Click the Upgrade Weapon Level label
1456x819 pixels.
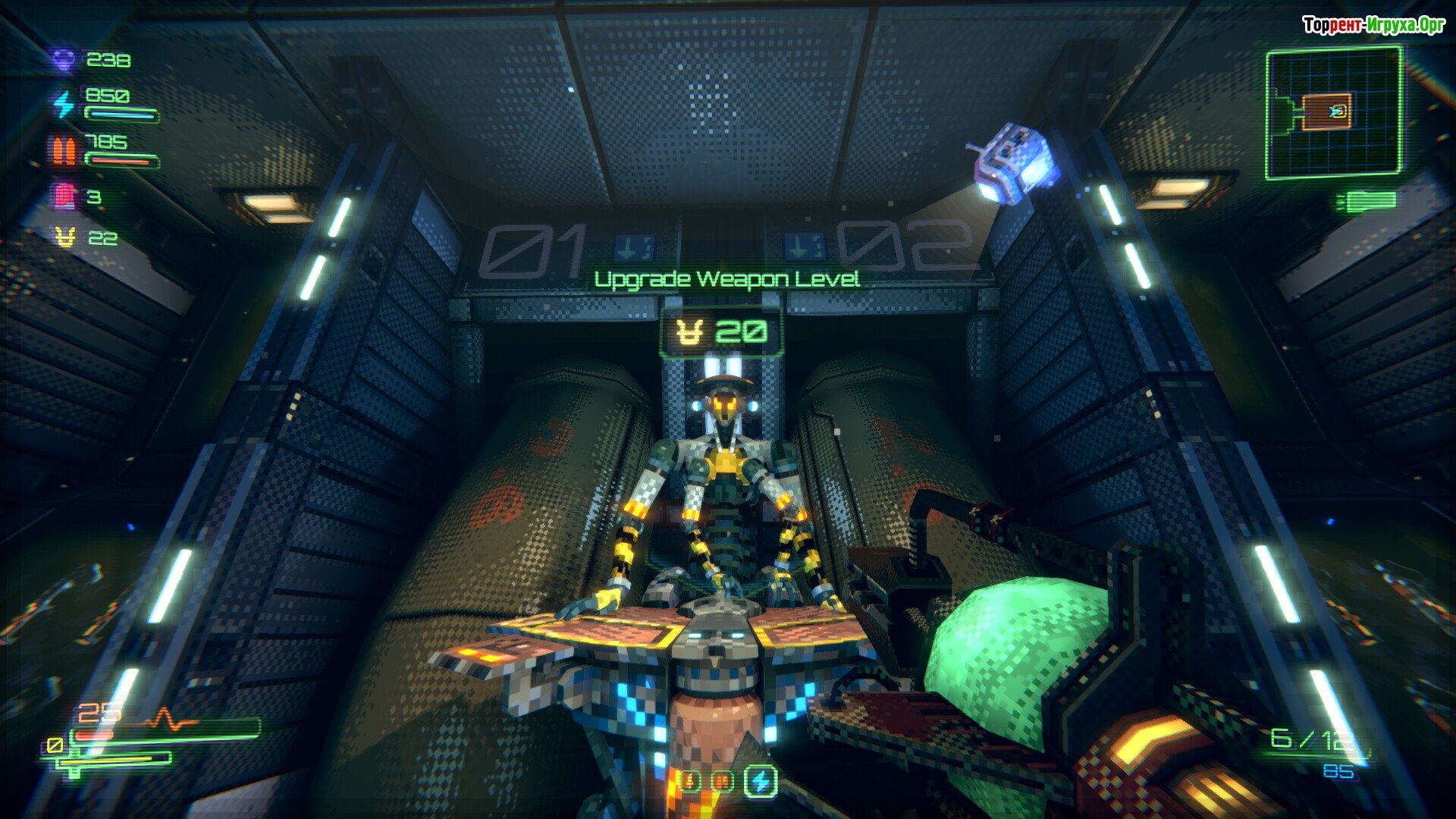coord(726,280)
